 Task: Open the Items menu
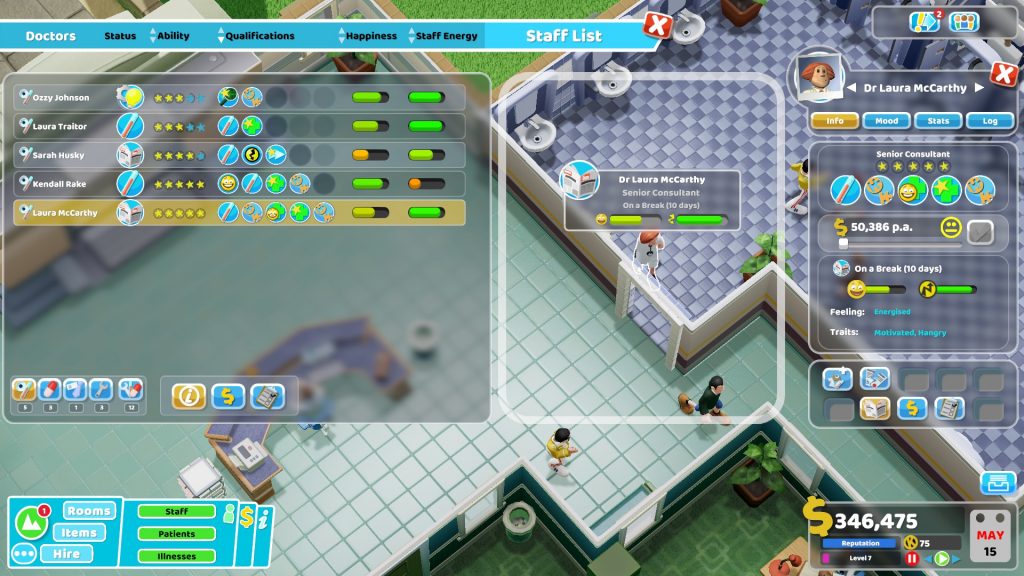[79, 532]
